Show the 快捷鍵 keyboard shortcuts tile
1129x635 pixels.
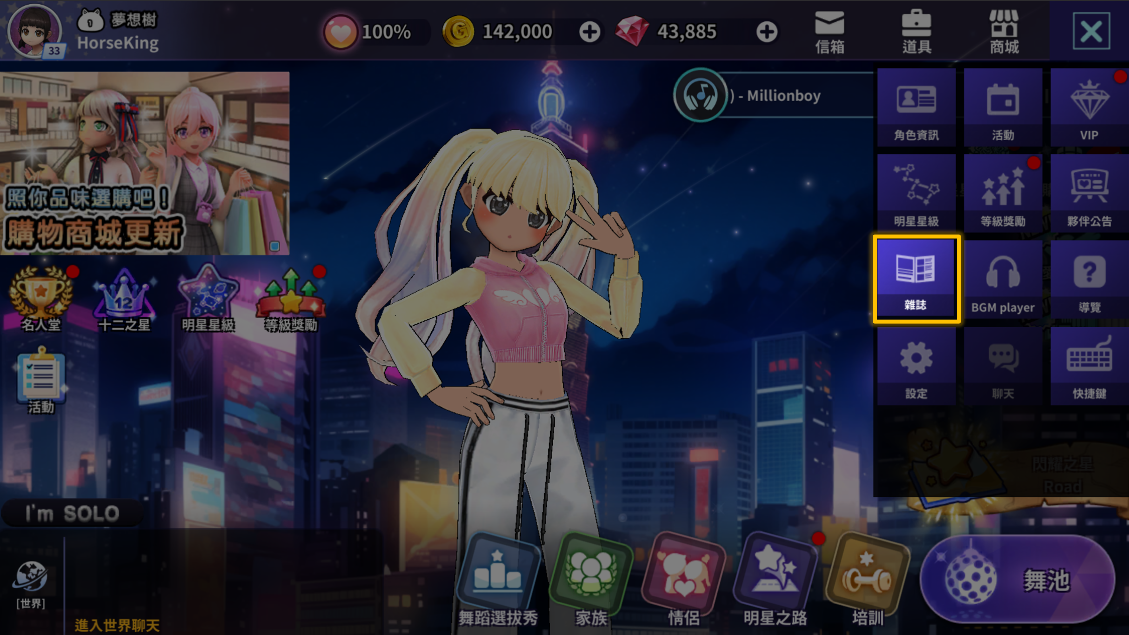(x=1089, y=365)
